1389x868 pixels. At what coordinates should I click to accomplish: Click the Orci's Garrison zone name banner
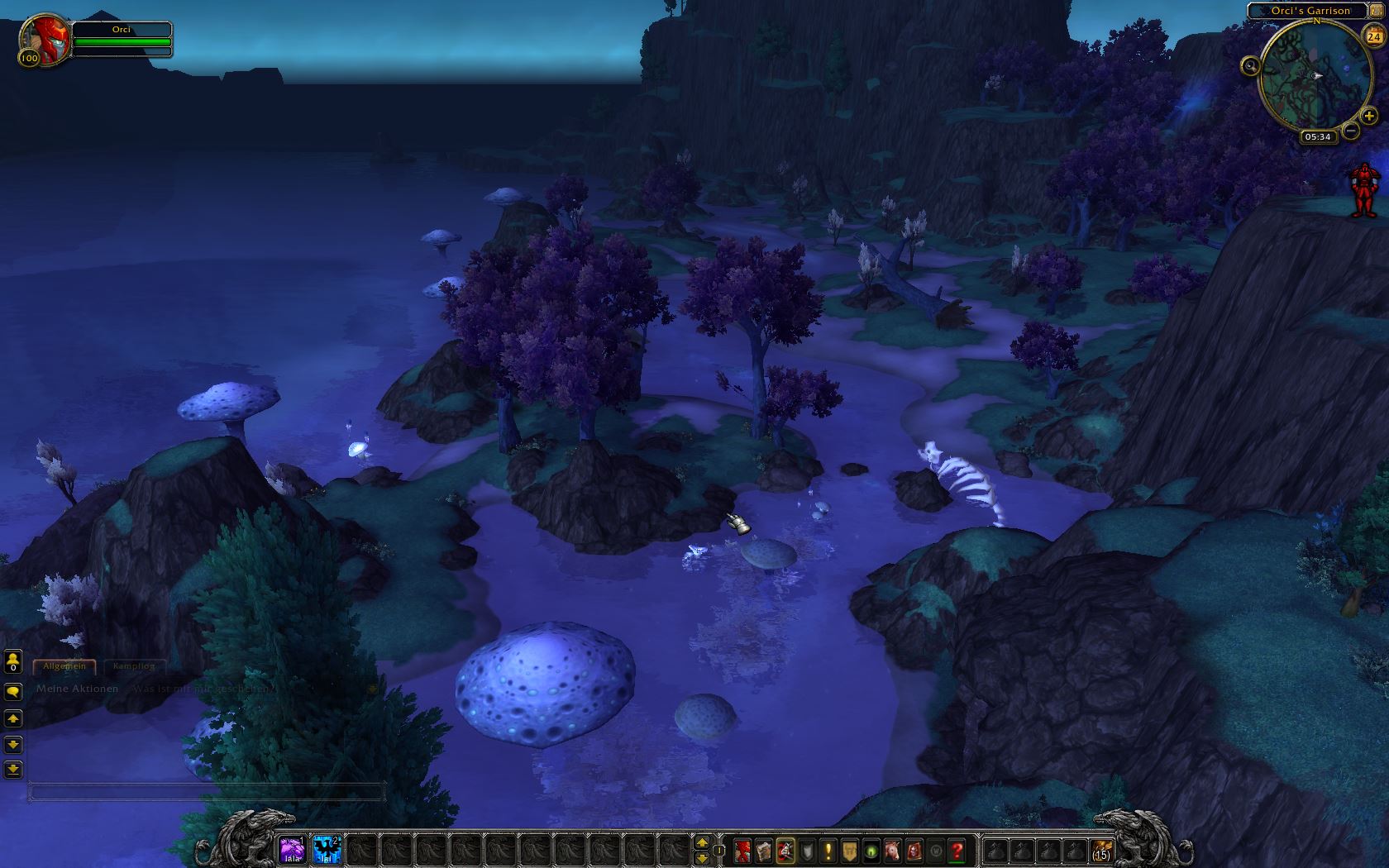1310,11
